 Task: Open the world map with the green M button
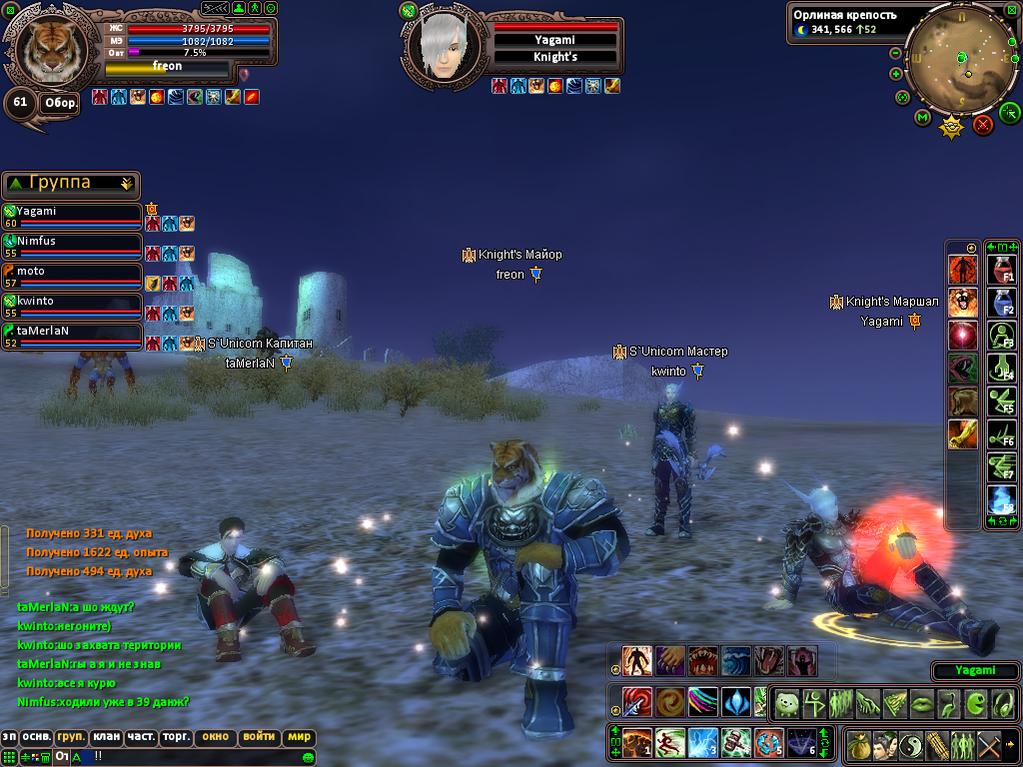pyautogui.click(x=923, y=117)
